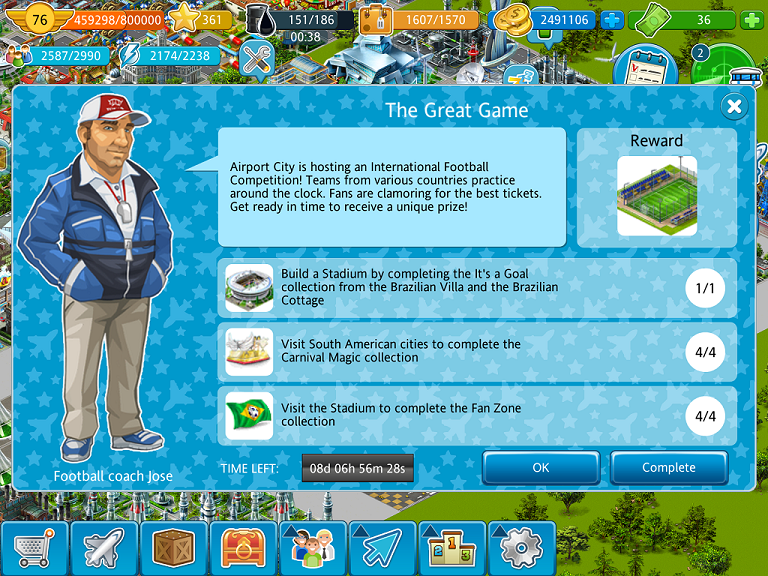This screenshot has width=768, height=576.
Task: Open the gear settings menu
Action: pyautogui.click(x=520, y=548)
